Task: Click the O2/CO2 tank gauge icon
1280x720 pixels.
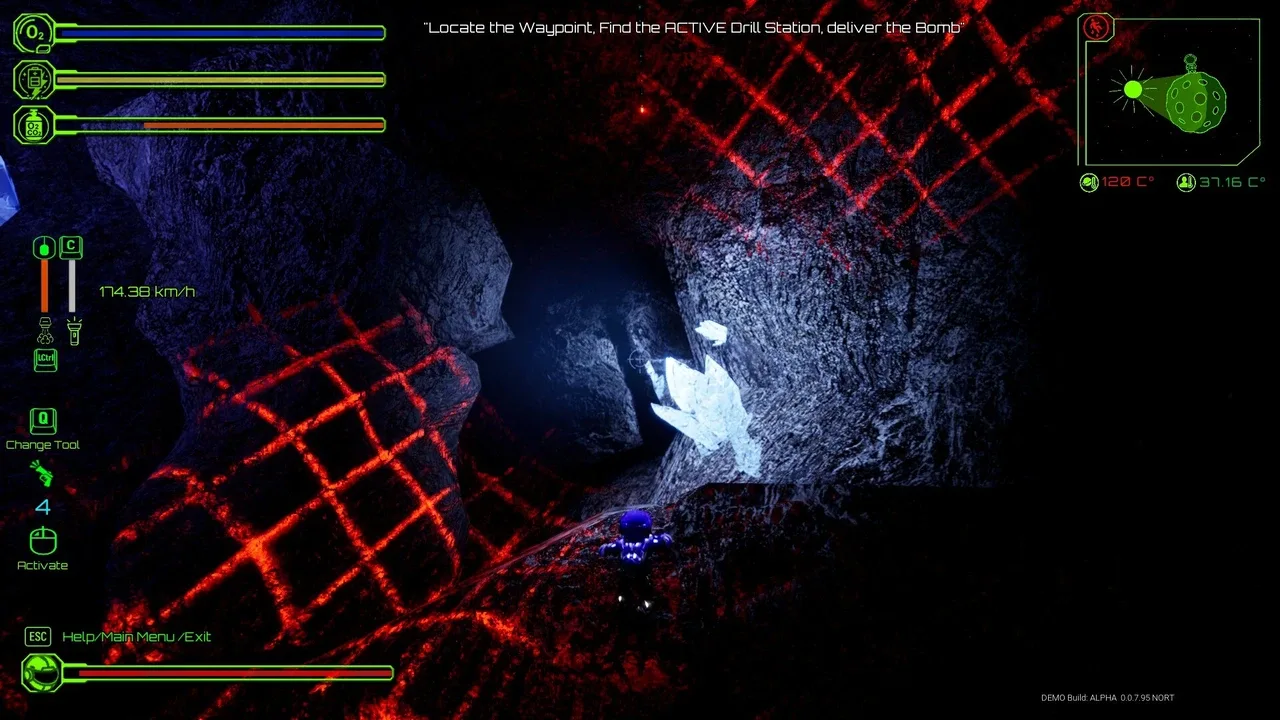Action: pos(34,125)
